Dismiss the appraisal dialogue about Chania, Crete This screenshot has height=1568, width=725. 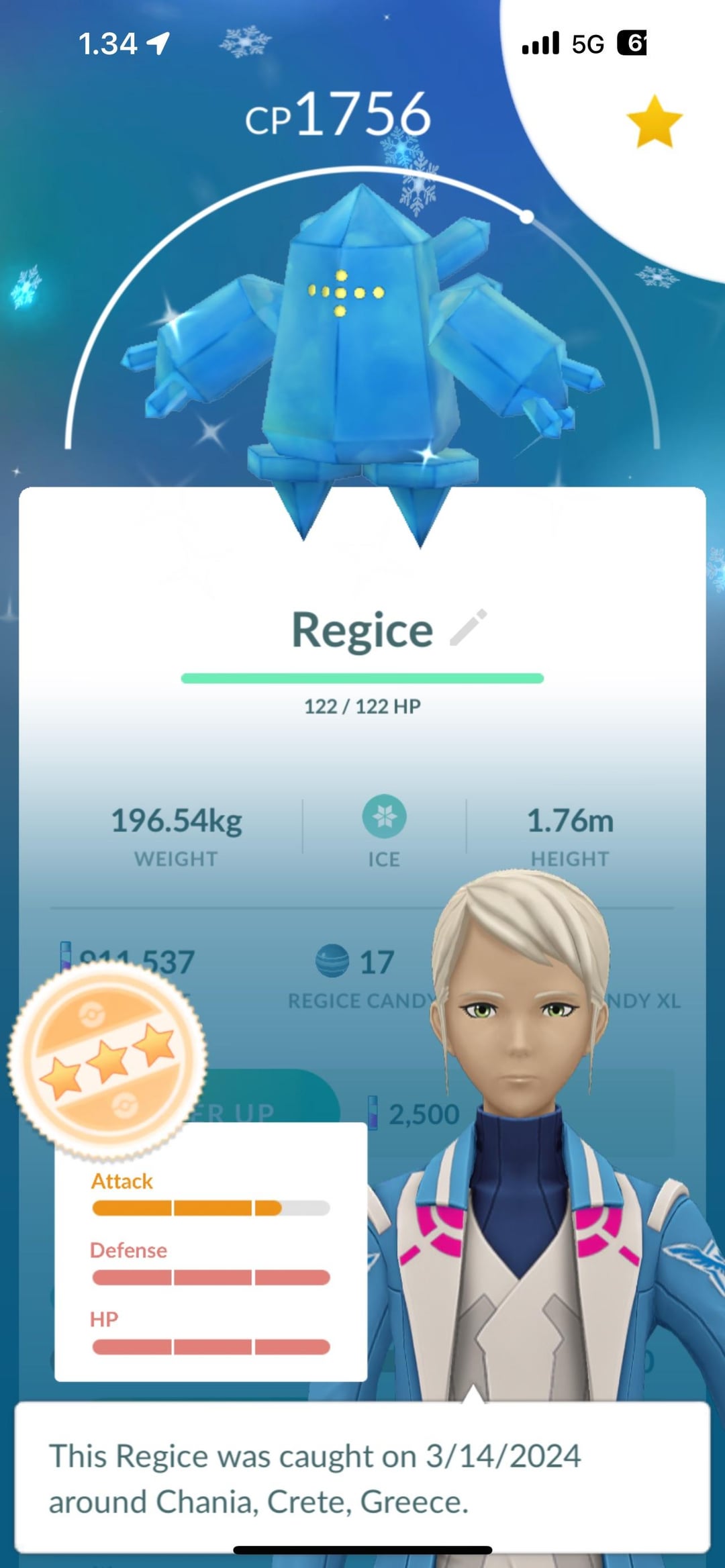tap(362, 1478)
